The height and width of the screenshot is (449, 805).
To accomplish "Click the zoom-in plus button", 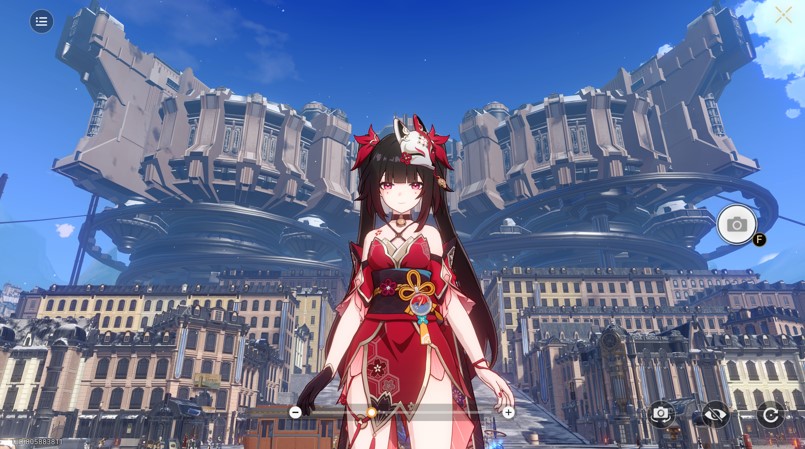I will pyautogui.click(x=508, y=412).
